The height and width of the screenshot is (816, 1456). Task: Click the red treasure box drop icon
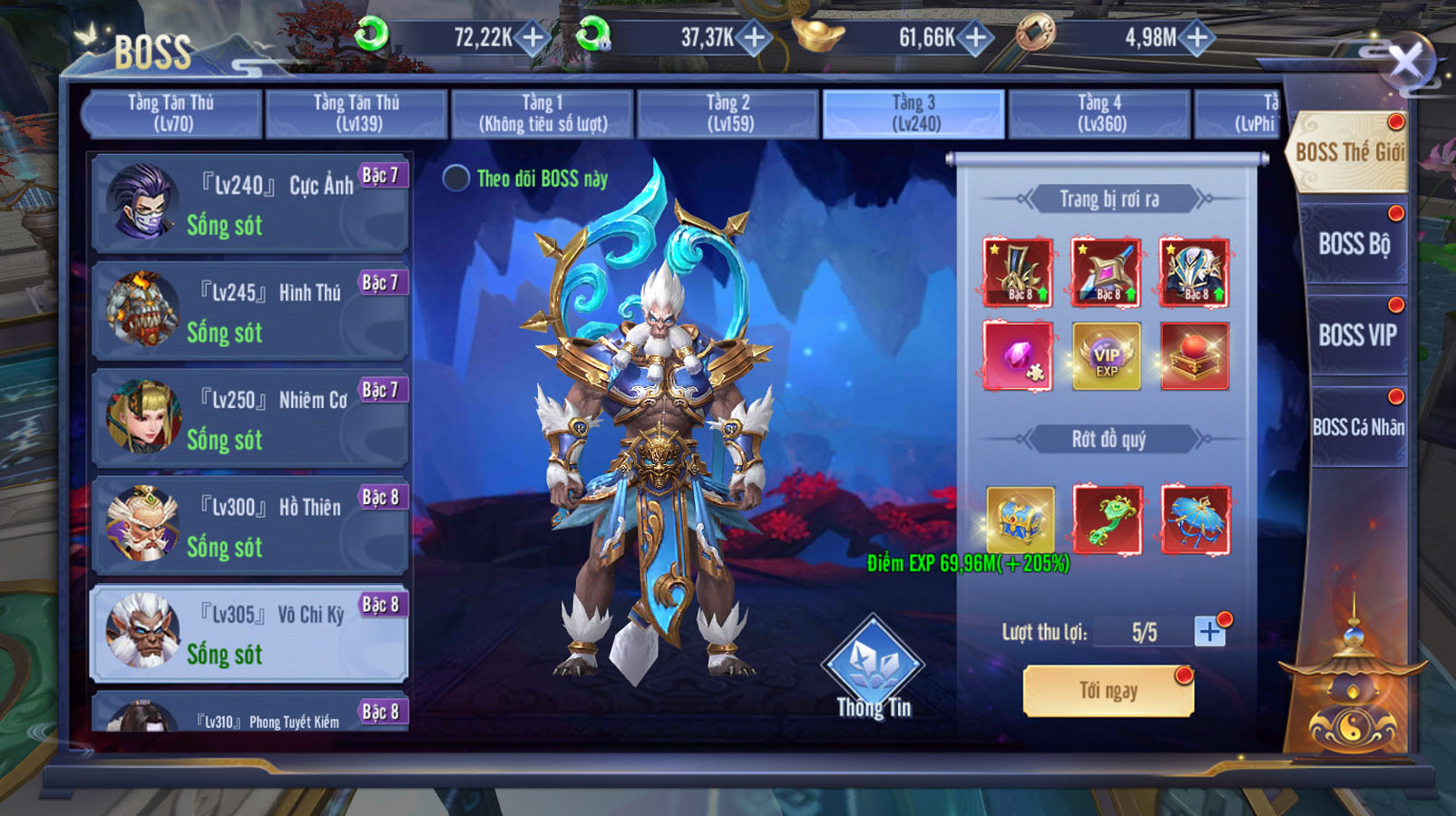coord(1195,355)
